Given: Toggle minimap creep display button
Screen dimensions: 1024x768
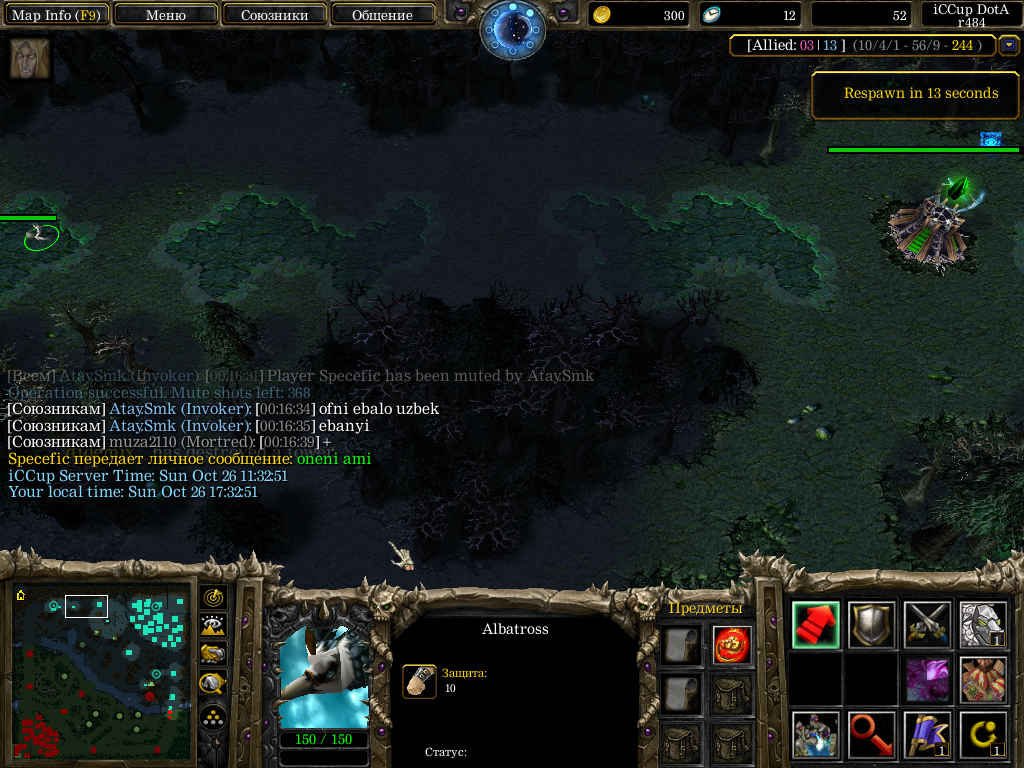Looking at the screenshot, I should (x=214, y=683).
